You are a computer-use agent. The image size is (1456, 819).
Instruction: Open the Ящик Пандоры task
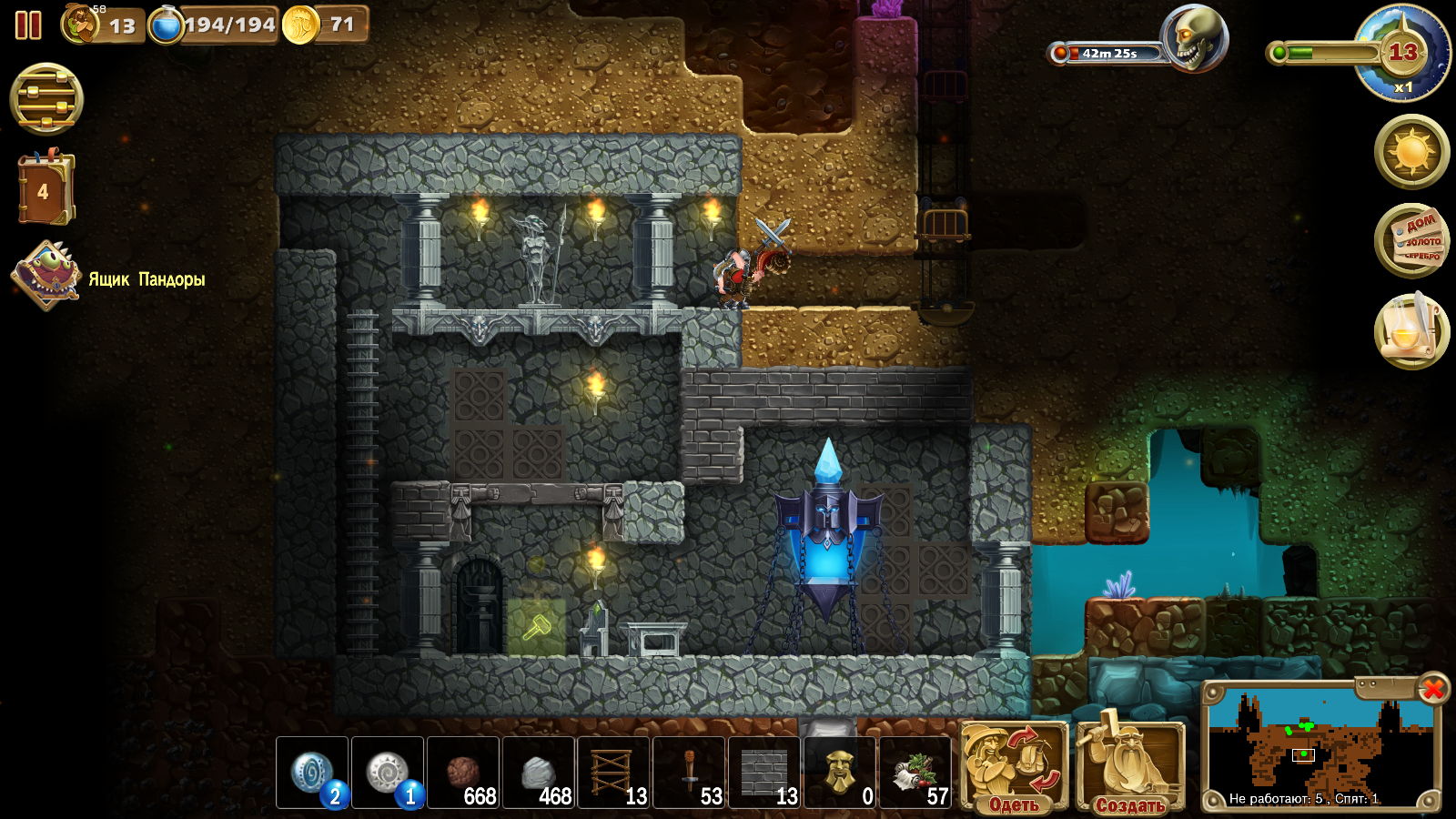tap(45, 276)
